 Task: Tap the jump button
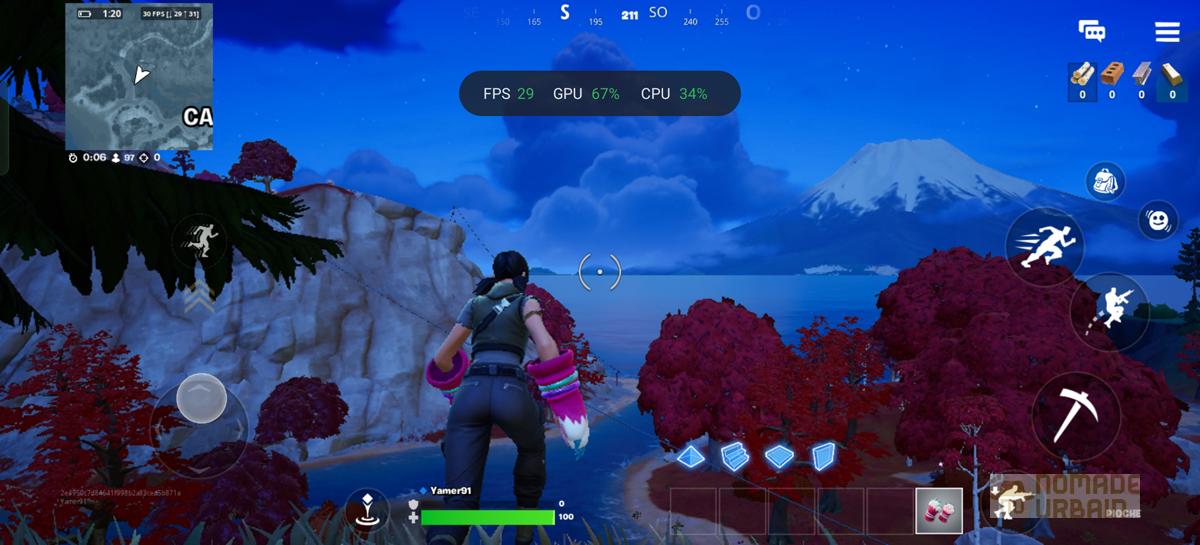pos(1109,311)
